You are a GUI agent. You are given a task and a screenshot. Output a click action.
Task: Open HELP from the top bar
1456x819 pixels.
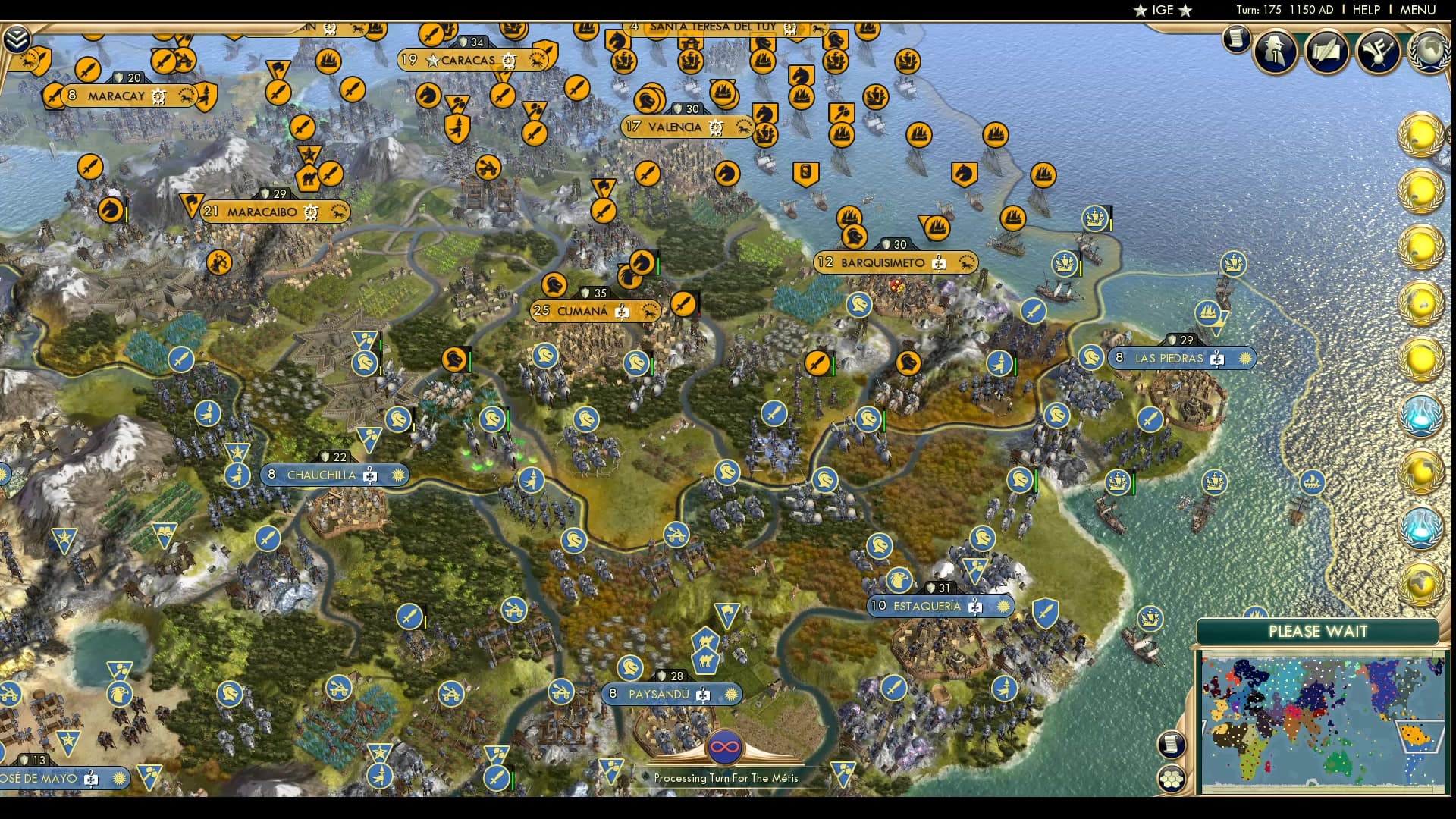click(x=1365, y=10)
